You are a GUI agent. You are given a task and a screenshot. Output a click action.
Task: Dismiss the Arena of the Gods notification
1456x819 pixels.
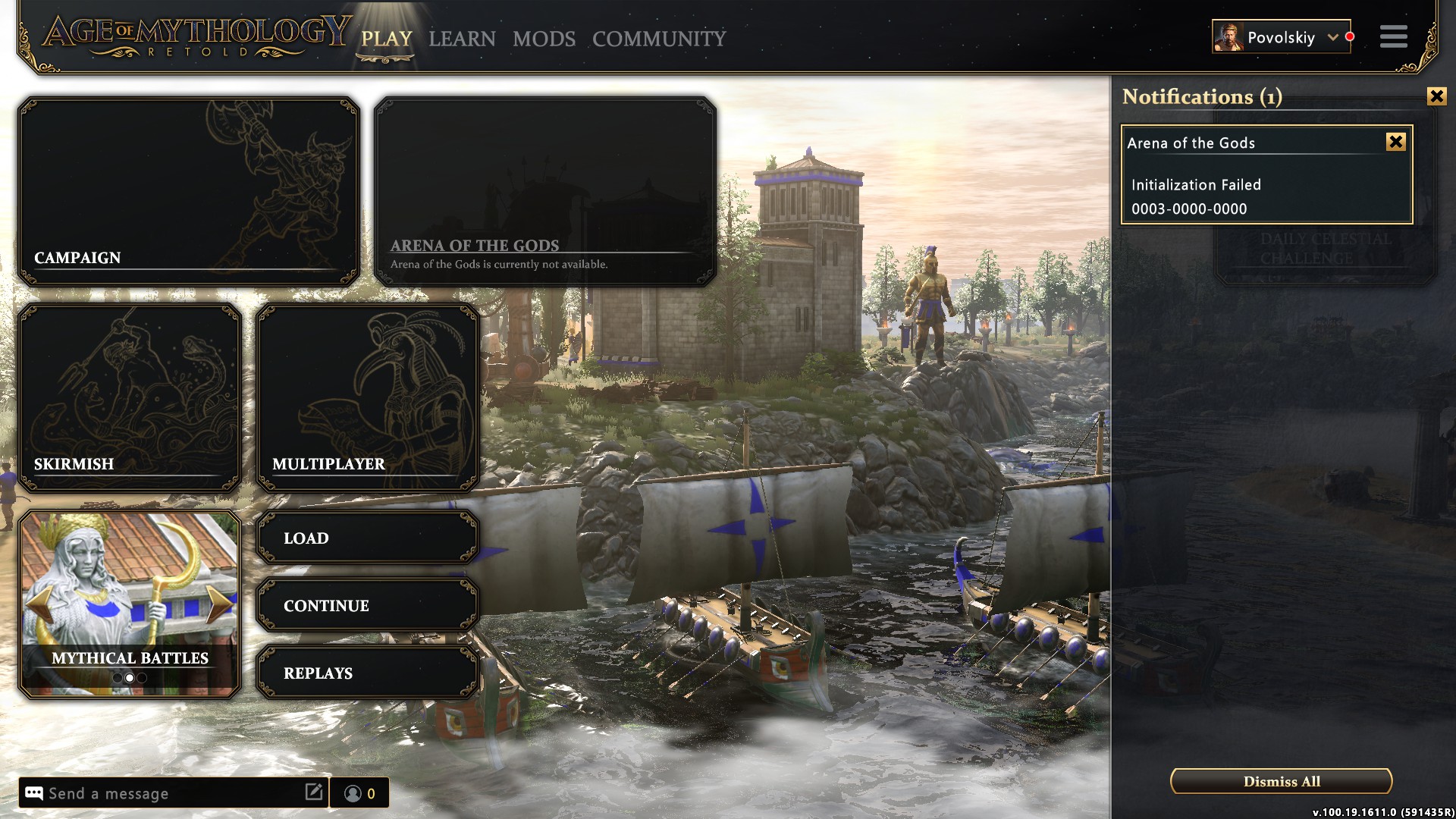point(1395,142)
